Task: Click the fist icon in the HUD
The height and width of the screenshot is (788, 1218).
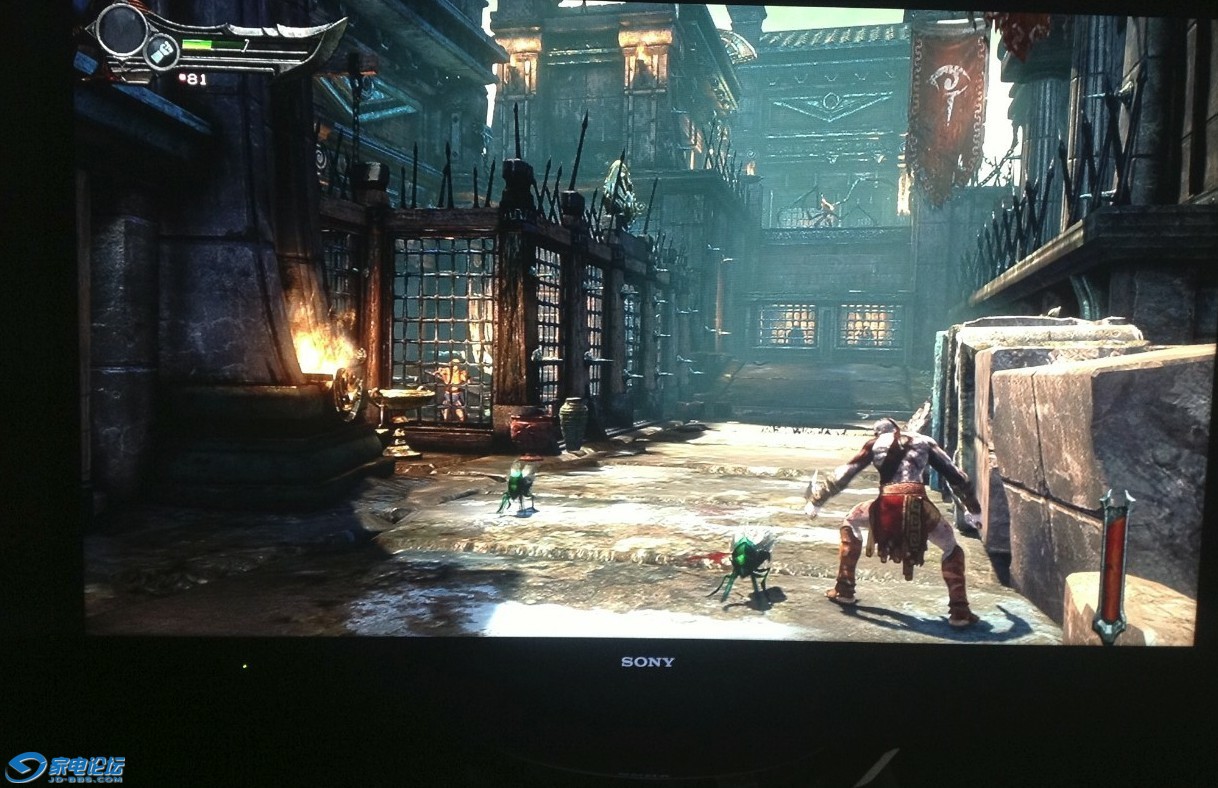Action: (160, 51)
